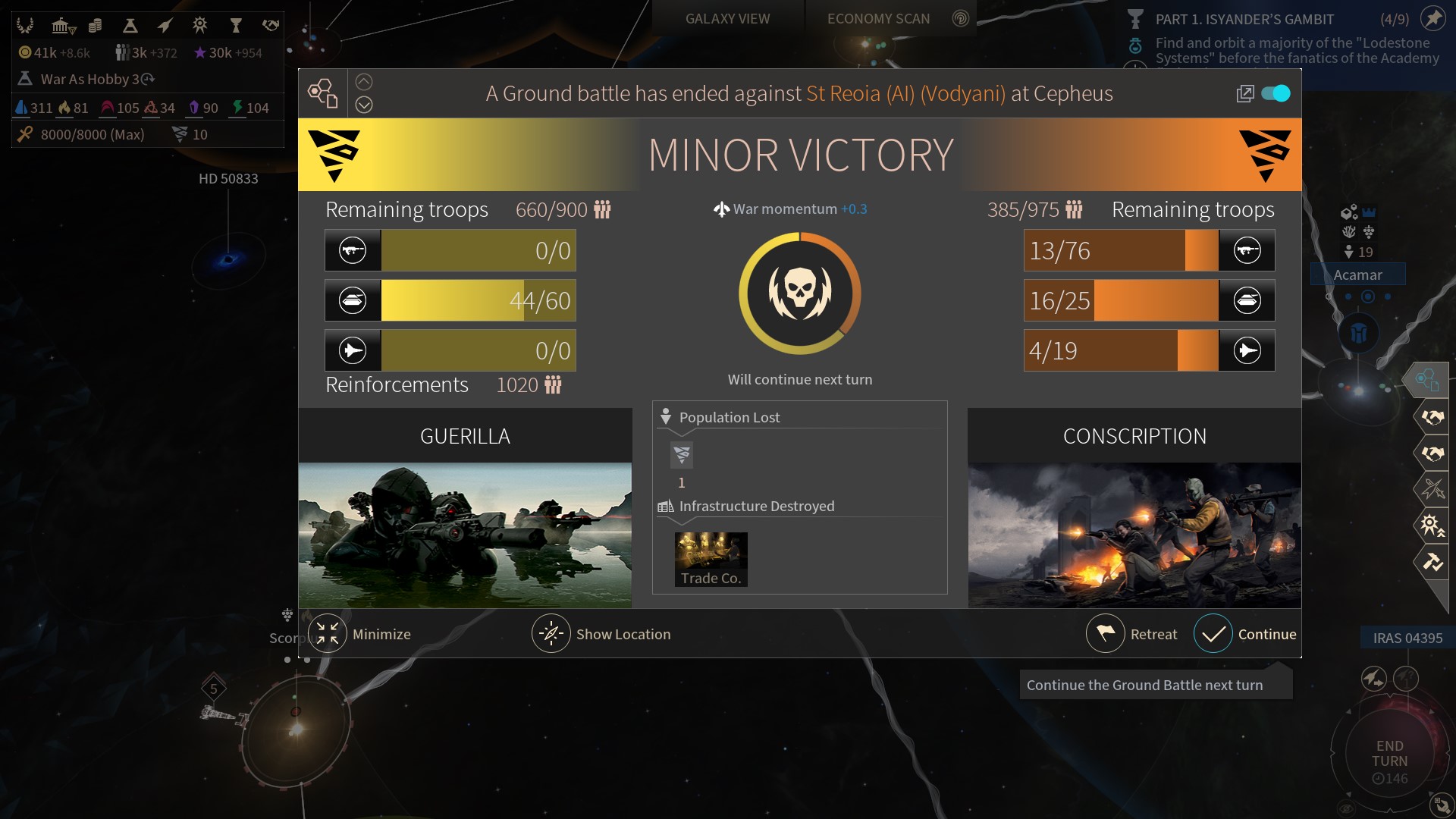1456x819 pixels.
Task: Go to the previous notification with up arrow
Action: pos(364,82)
